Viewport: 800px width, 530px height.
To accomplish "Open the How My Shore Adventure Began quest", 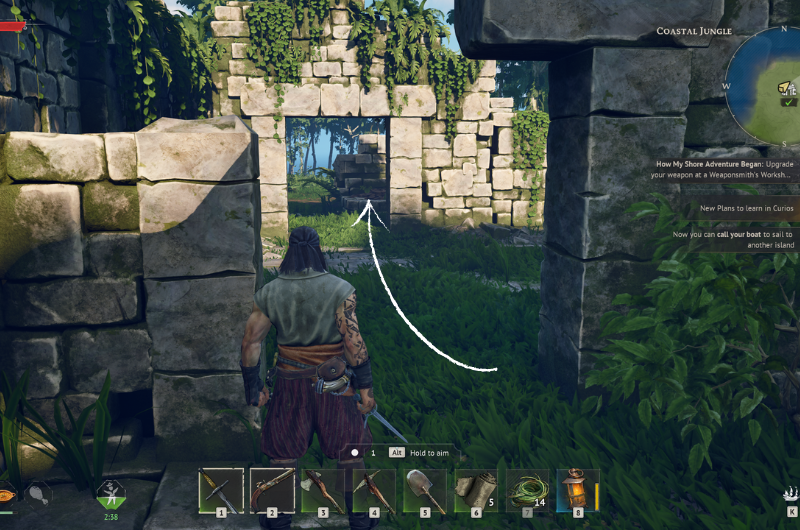I will [x=727, y=168].
